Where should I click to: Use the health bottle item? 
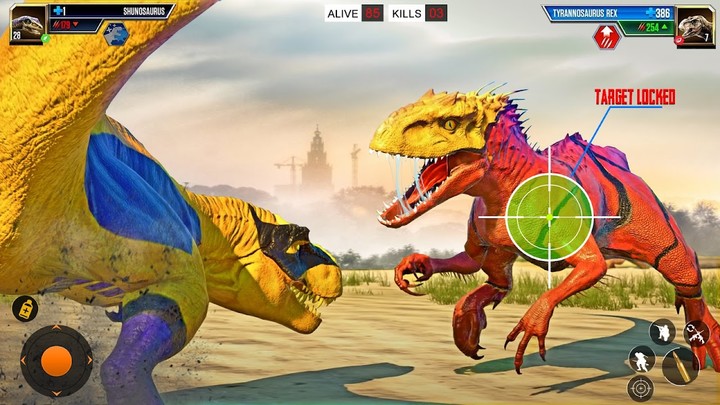click(25, 308)
